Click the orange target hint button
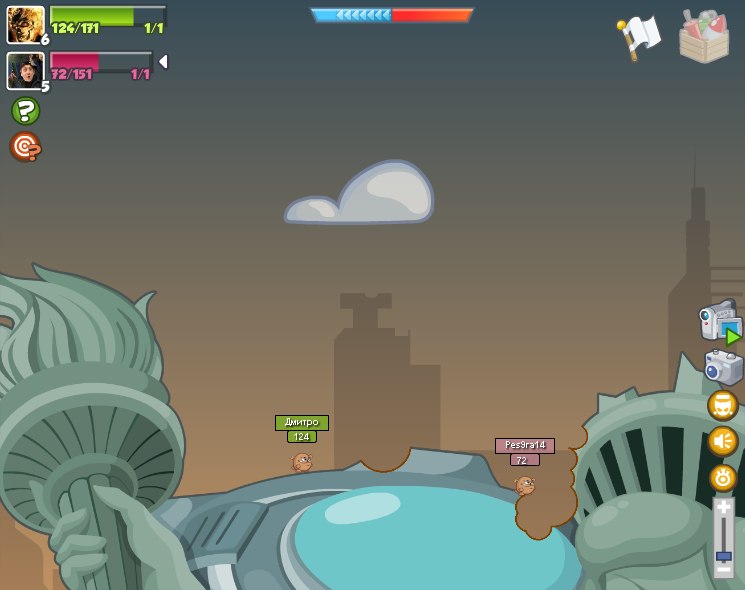The width and height of the screenshot is (745, 590). click(25, 147)
